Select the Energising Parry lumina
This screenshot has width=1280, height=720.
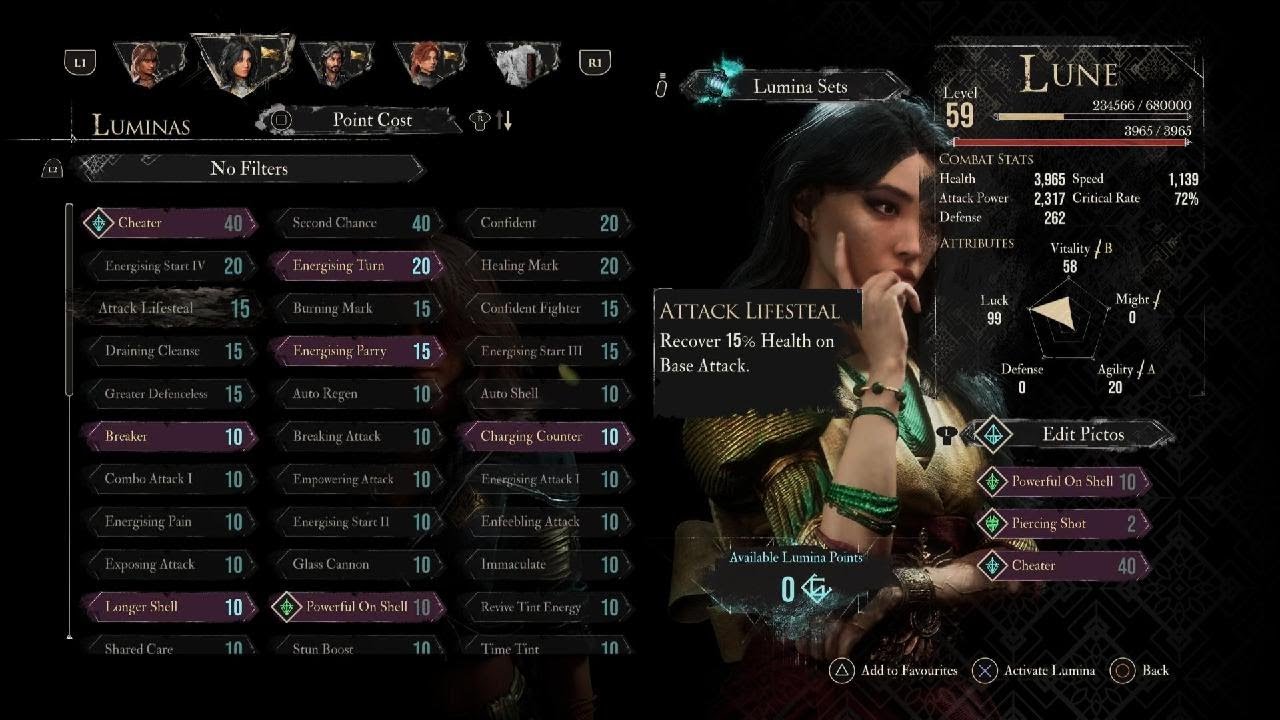355,351
